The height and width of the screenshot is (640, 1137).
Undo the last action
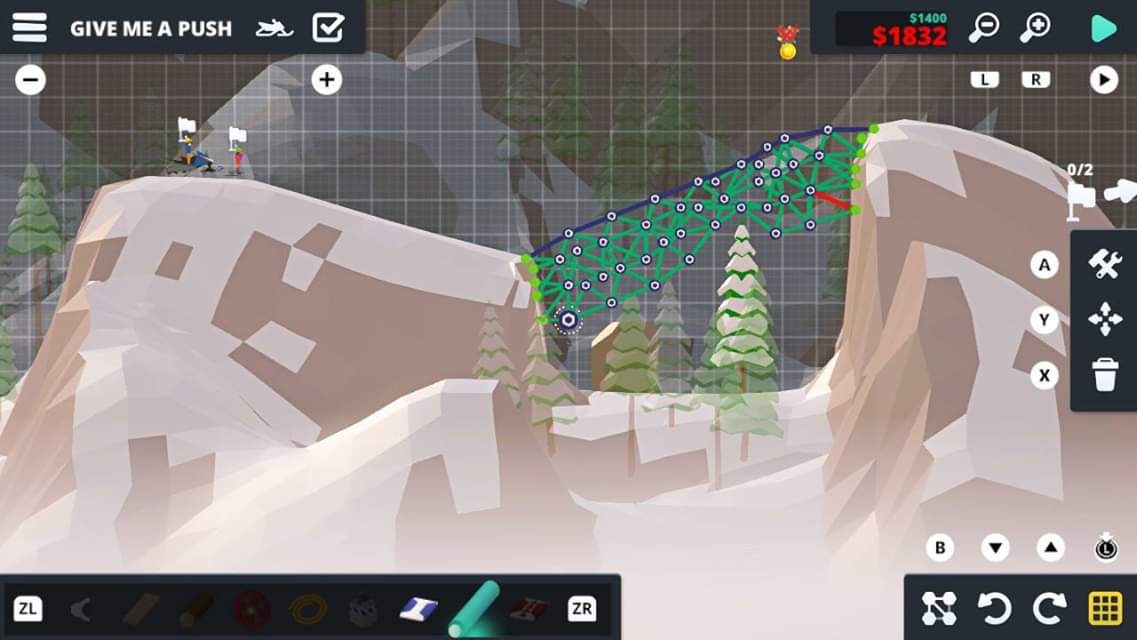[995, 608]
